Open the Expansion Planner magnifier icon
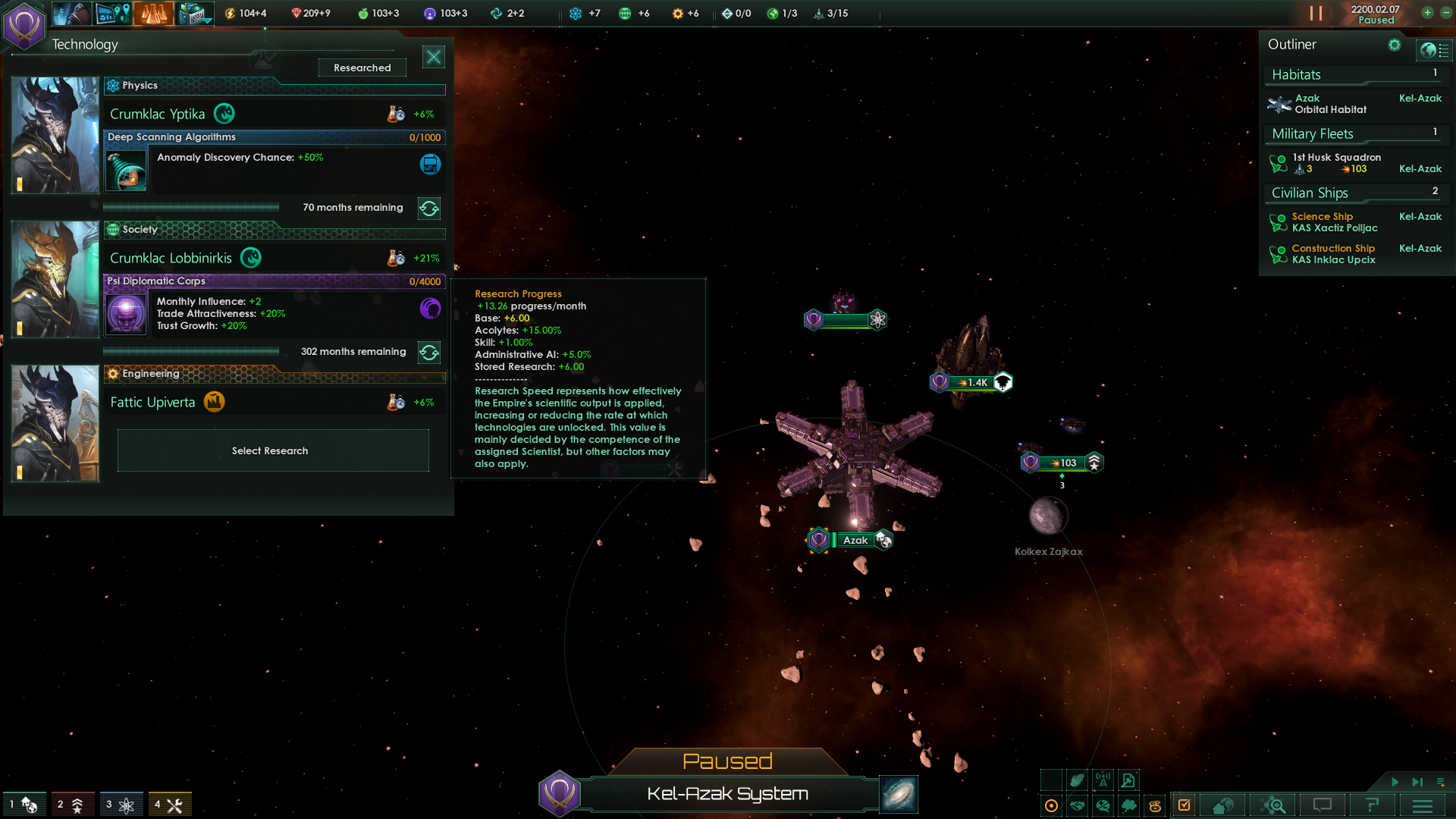 [1276, 805]
